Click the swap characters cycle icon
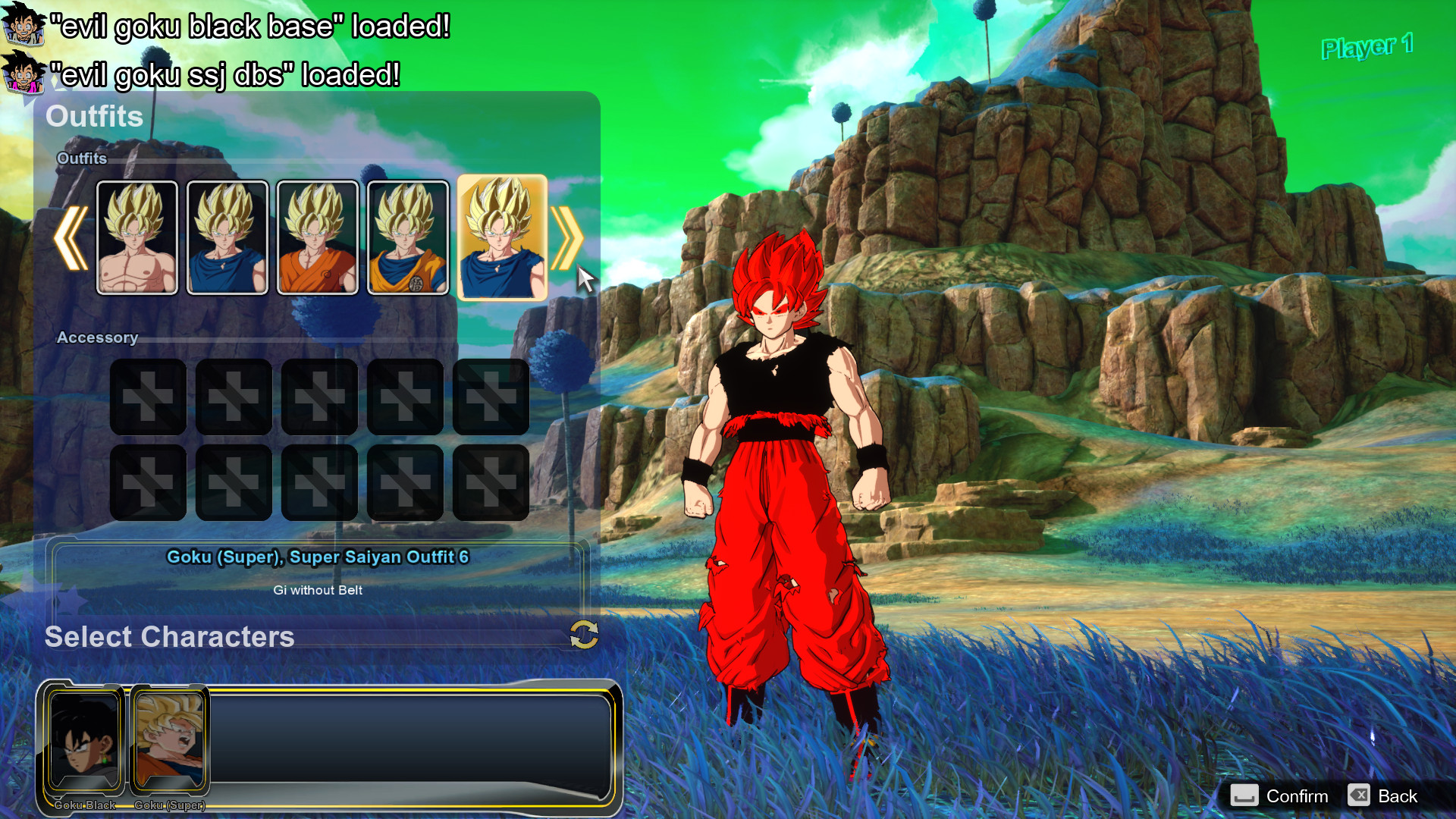1456x819 pixels. coord(584,635)
